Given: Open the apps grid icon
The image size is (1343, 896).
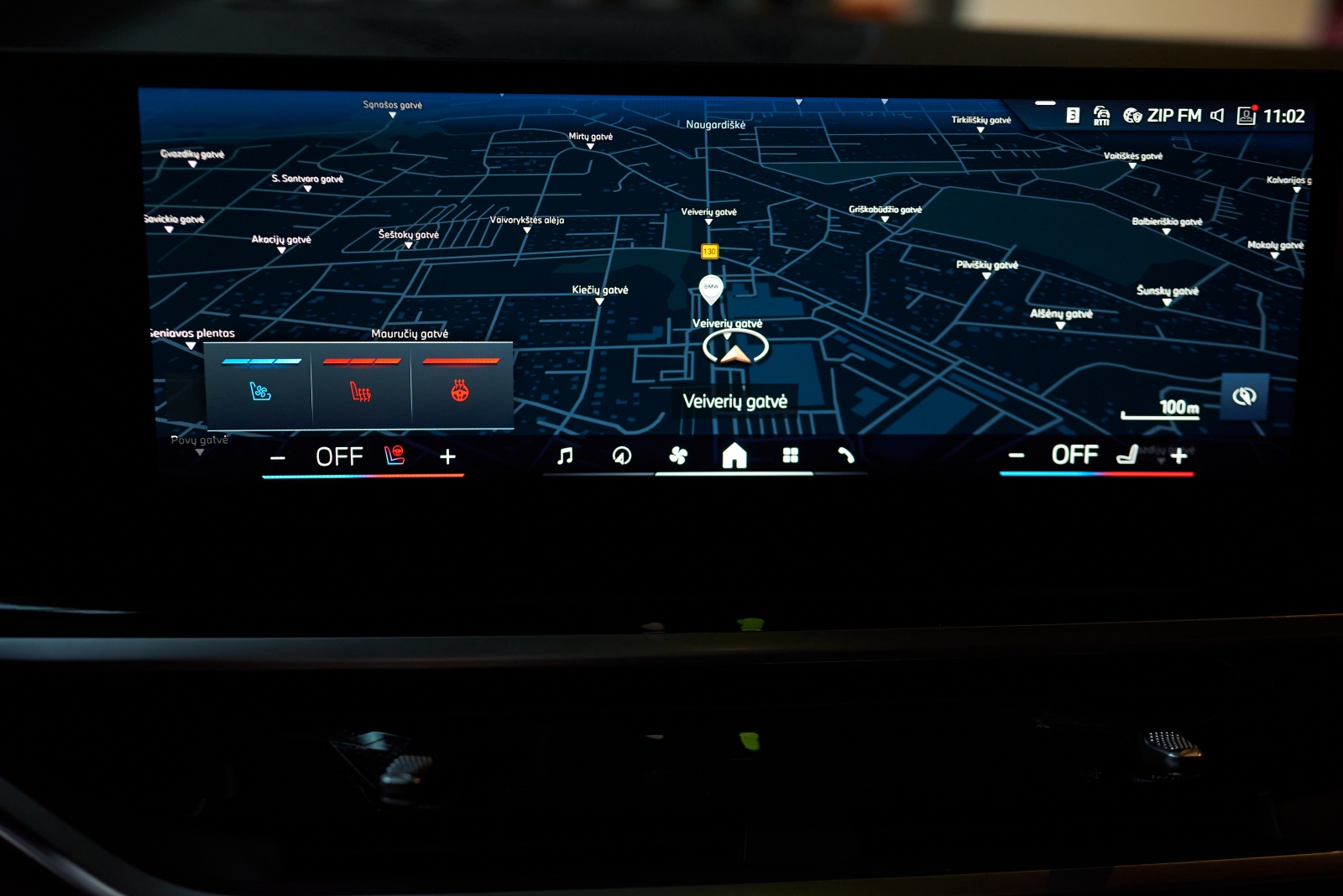Looking at the screenshot, I should click(x=789, y=456).
